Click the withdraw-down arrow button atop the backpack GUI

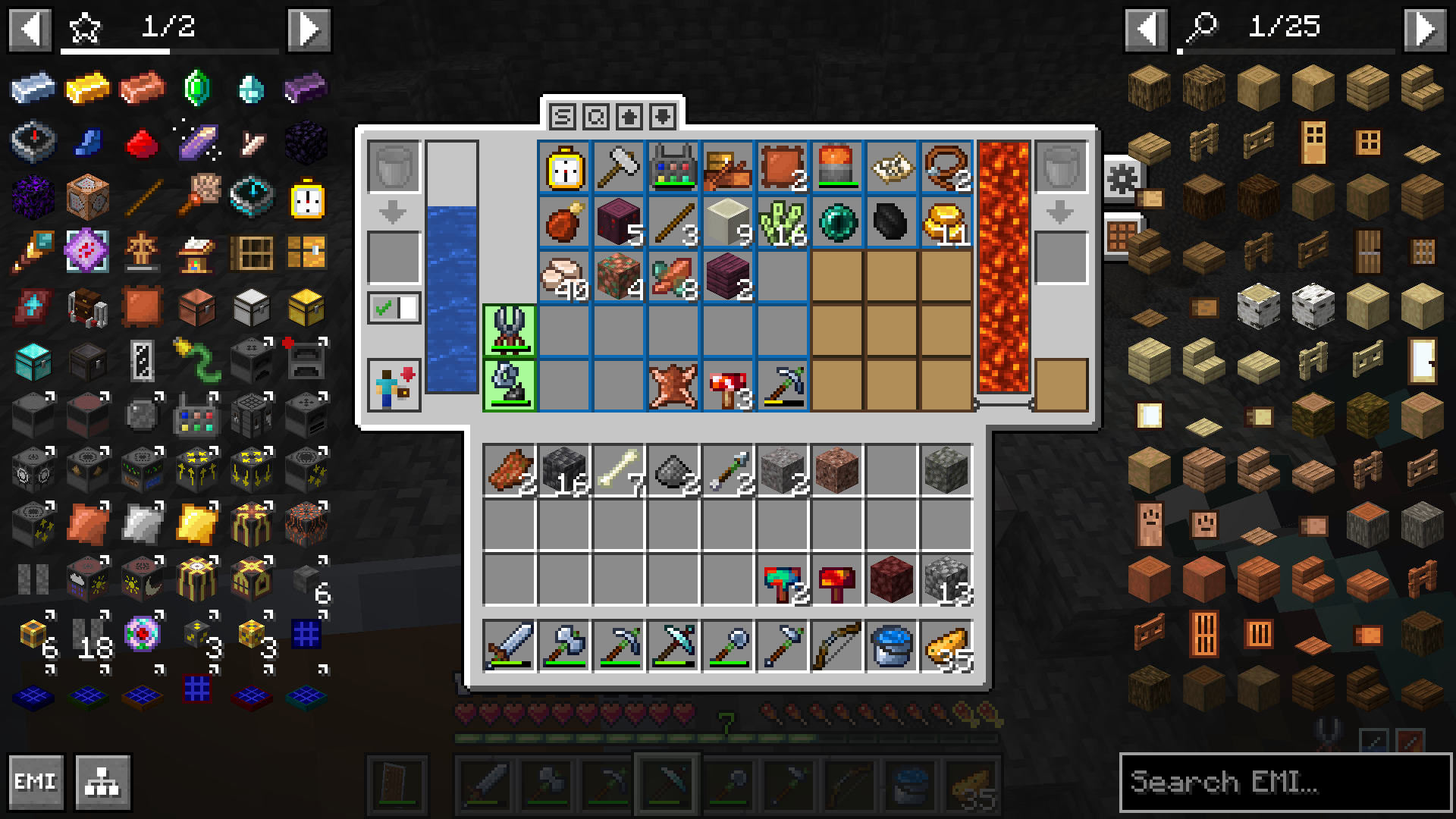click(661, 117)
